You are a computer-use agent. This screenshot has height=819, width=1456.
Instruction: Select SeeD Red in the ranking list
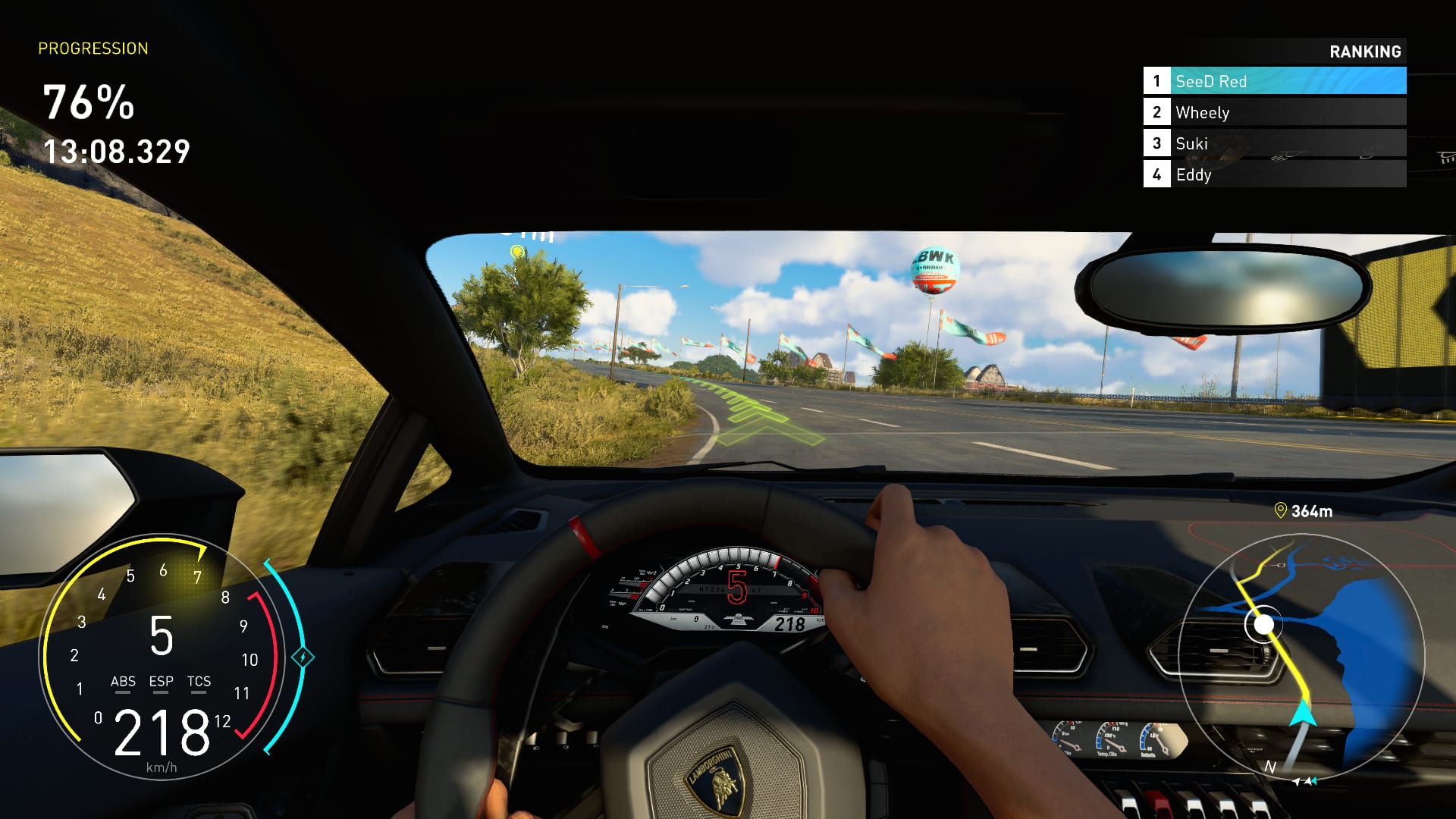point(1274,81)
